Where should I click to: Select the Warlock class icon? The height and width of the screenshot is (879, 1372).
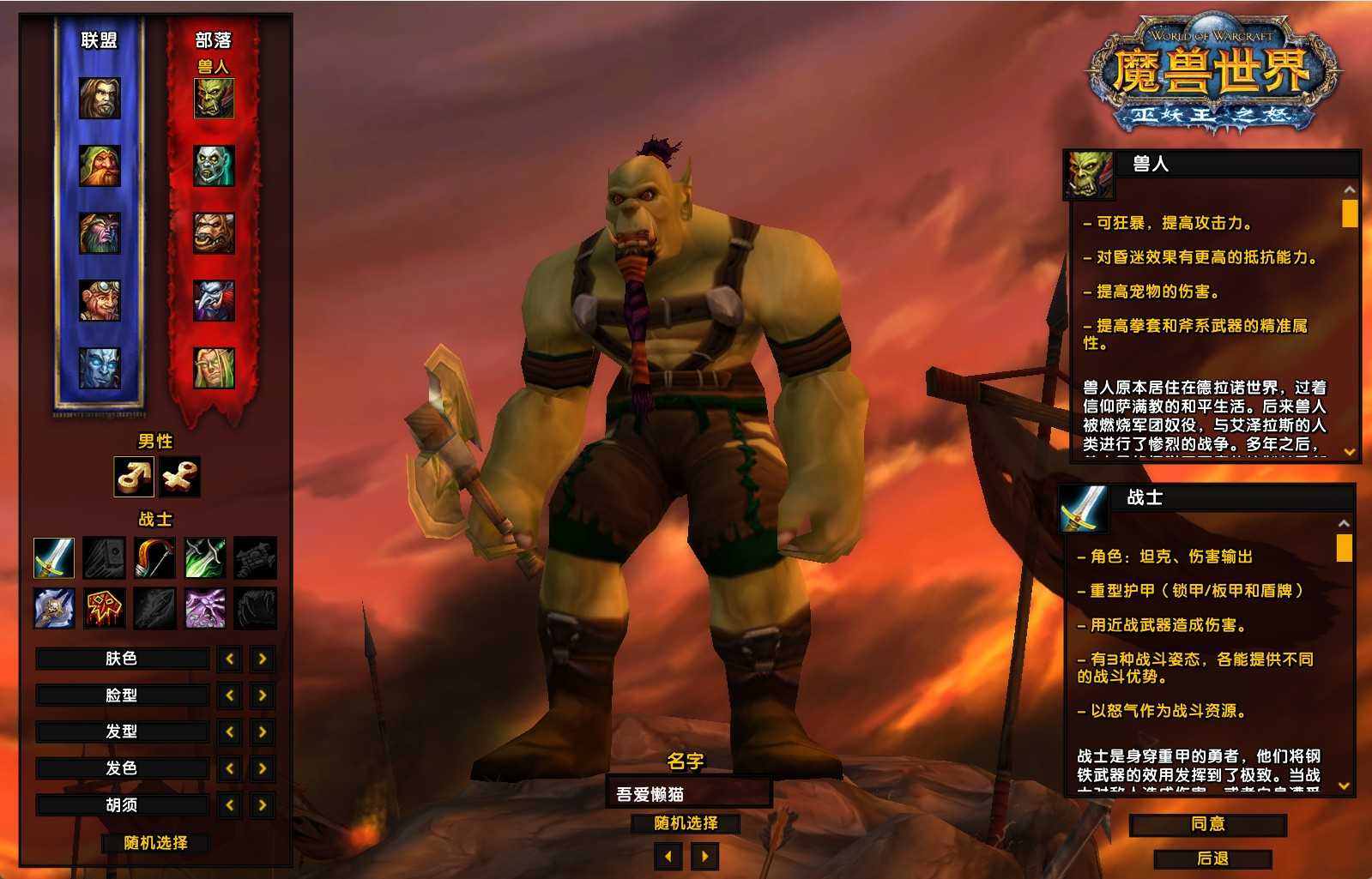(206, 608)
